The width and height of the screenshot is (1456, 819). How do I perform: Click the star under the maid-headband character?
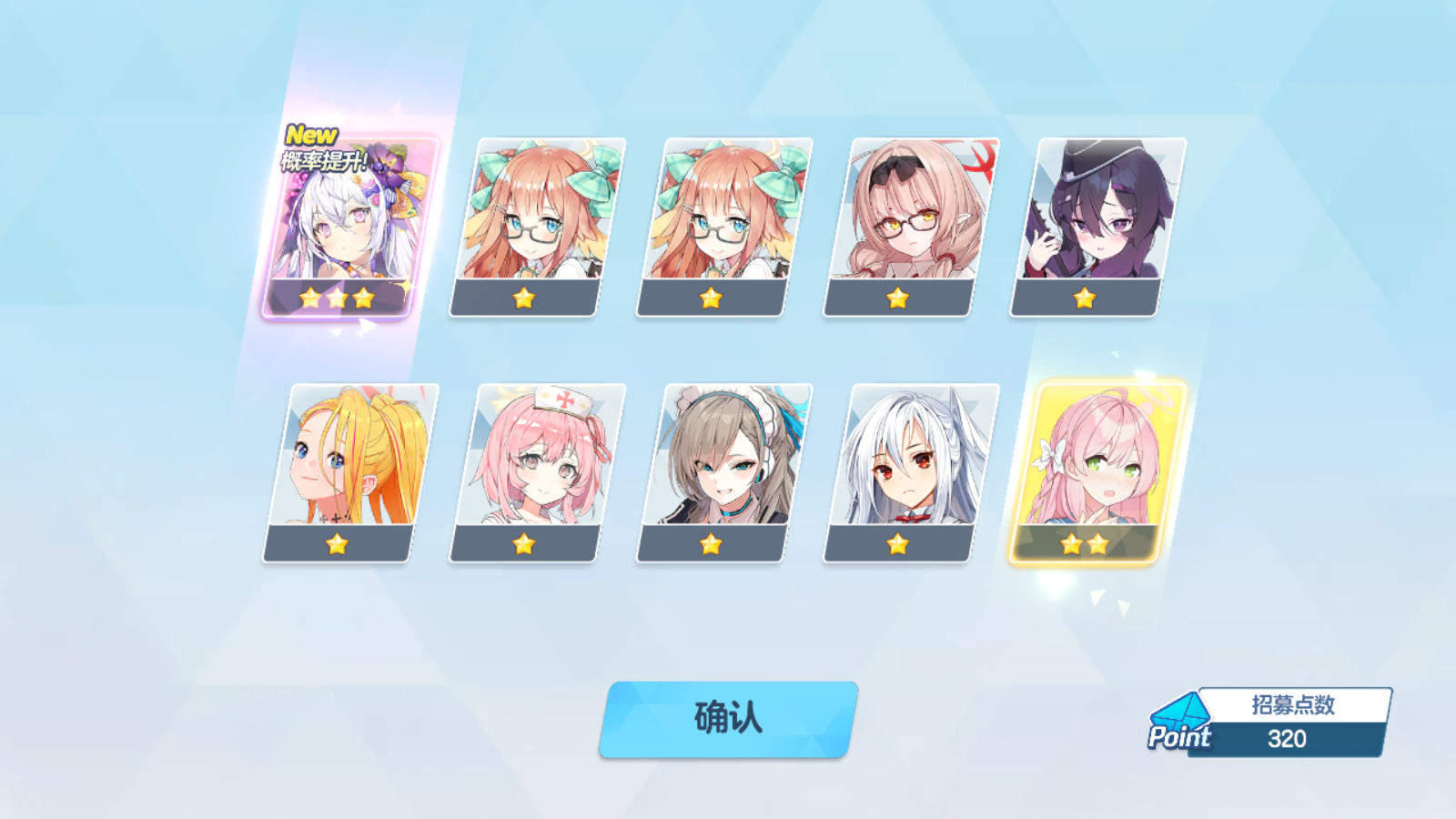(711, 543)
